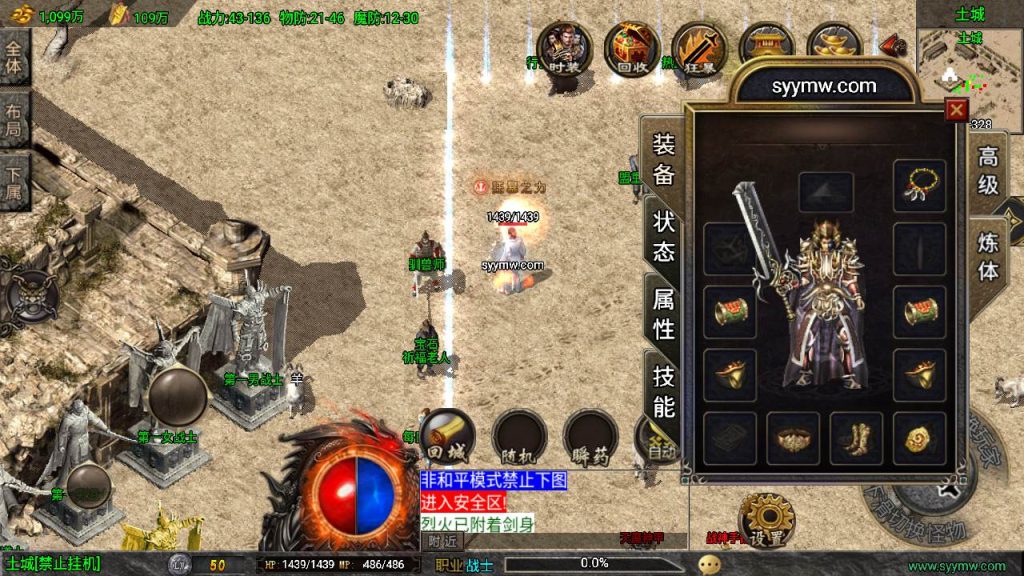Select the 全体 tab on left edge

tap(14, 58)
